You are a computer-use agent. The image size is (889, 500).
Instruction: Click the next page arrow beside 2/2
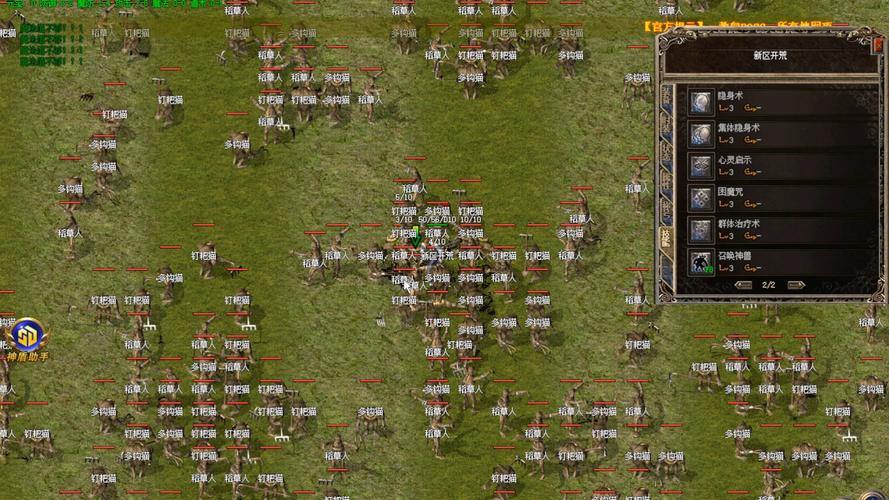click(797, 285)
